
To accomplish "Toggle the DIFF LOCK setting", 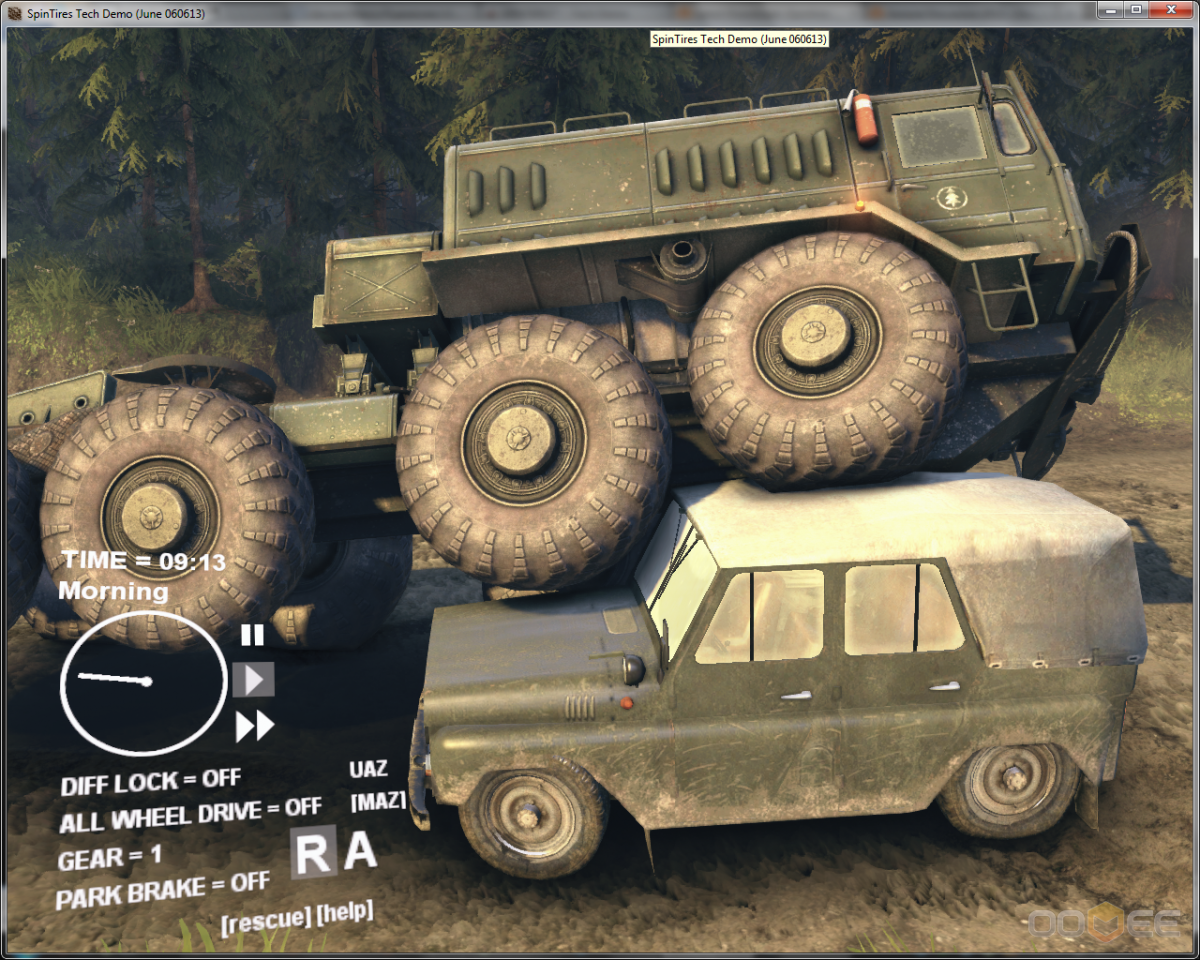I will pos(150,782).
